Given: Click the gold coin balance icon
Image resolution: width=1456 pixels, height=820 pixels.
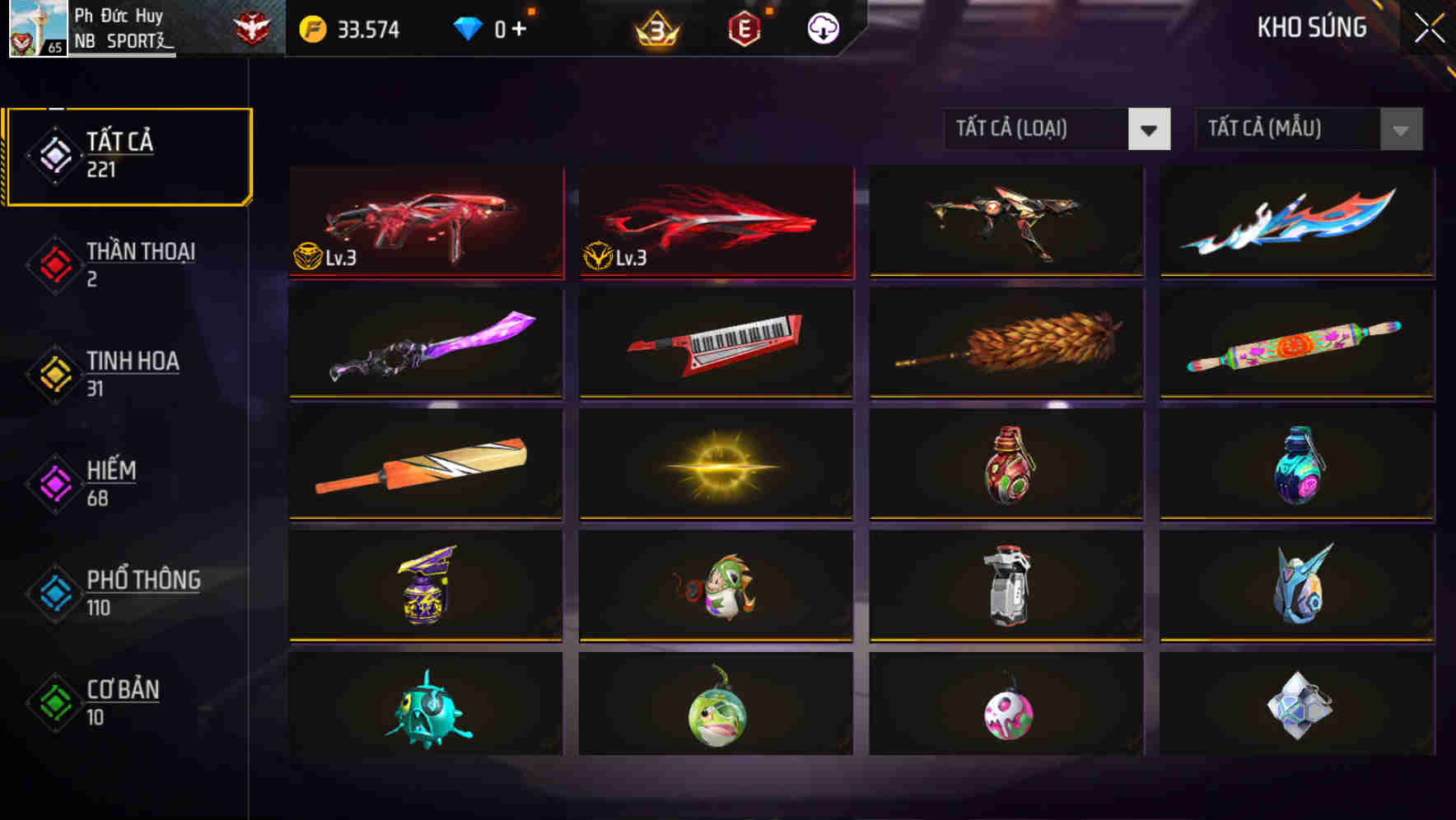Looking at the screenshot, I should 310,27.
